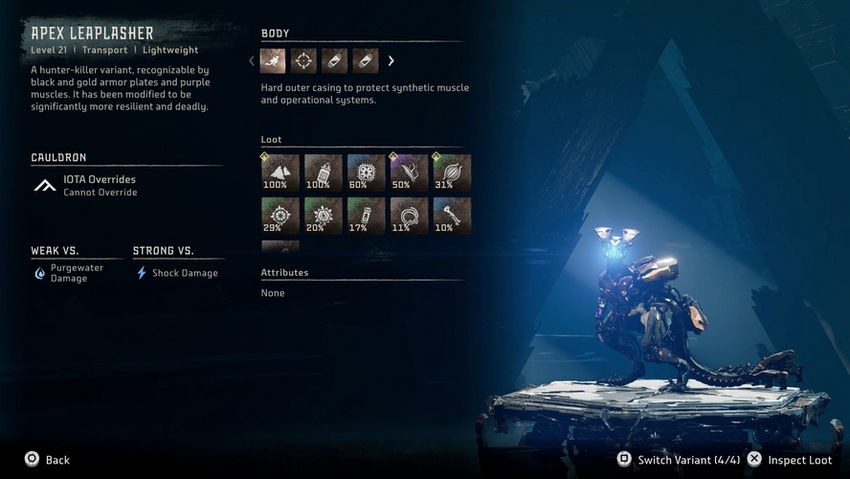Inspect the 50% purple loot slot
Image resolution: width=850 pixels, height=479 pixels.
(409, 173)
